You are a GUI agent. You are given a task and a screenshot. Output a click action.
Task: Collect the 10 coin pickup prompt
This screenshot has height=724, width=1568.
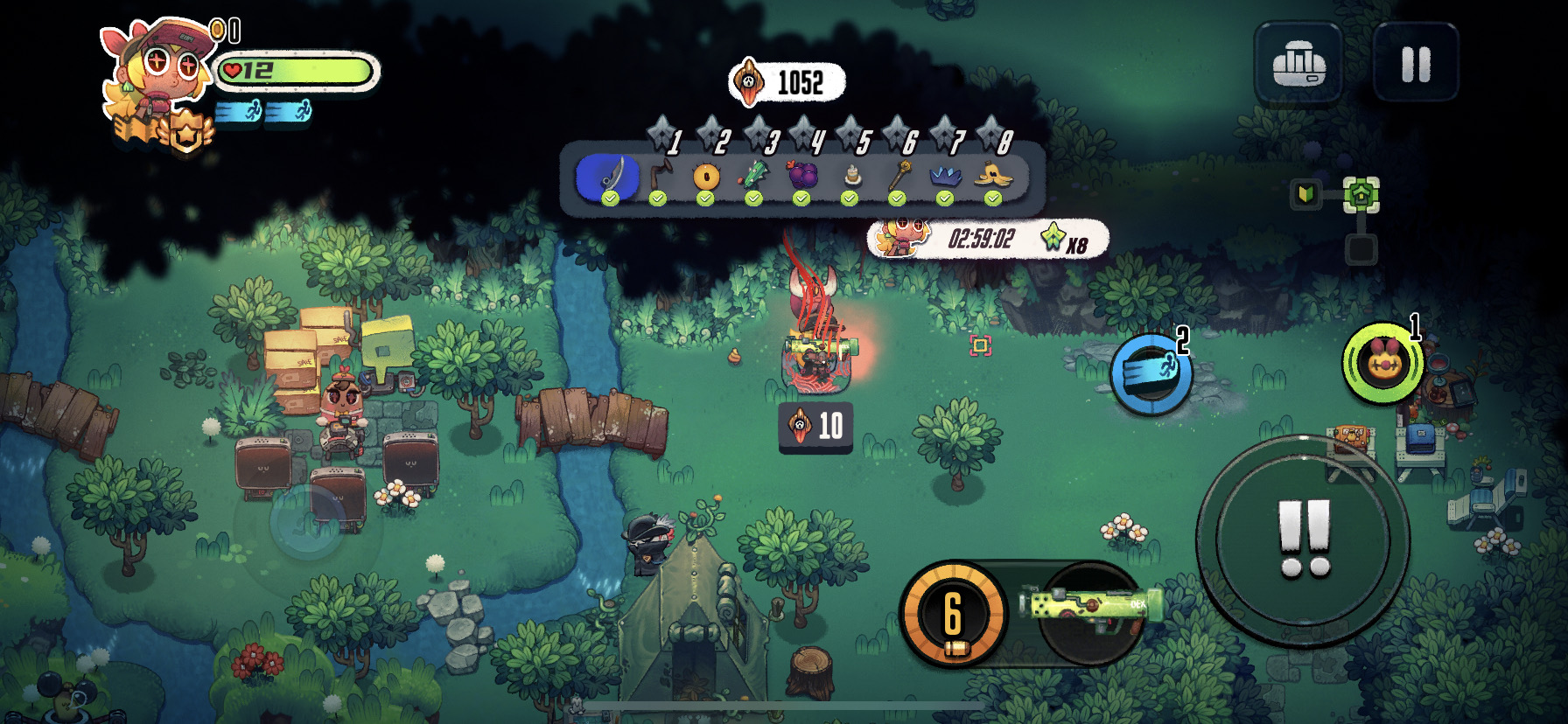pyautogui.click(x=815, y=427)
